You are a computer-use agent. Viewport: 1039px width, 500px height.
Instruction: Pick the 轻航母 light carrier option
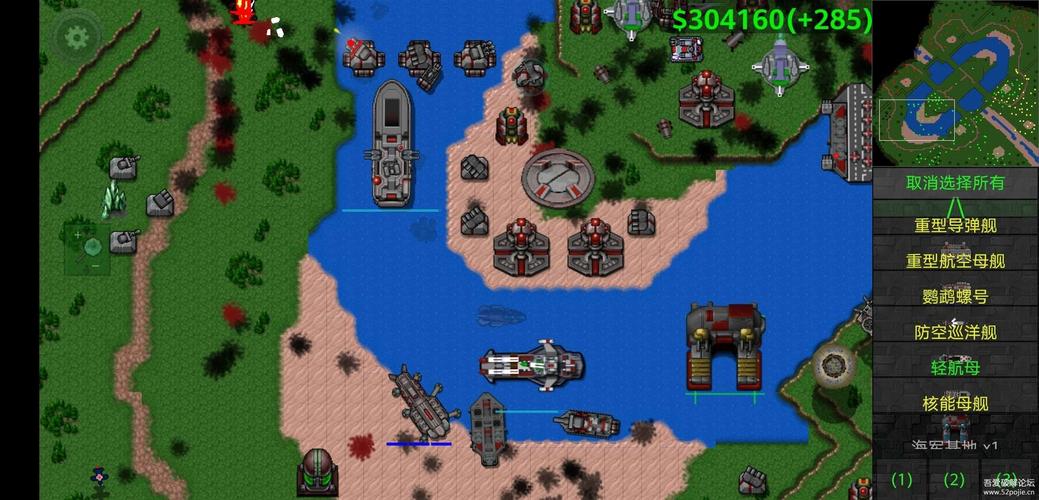tap(955, 367)
